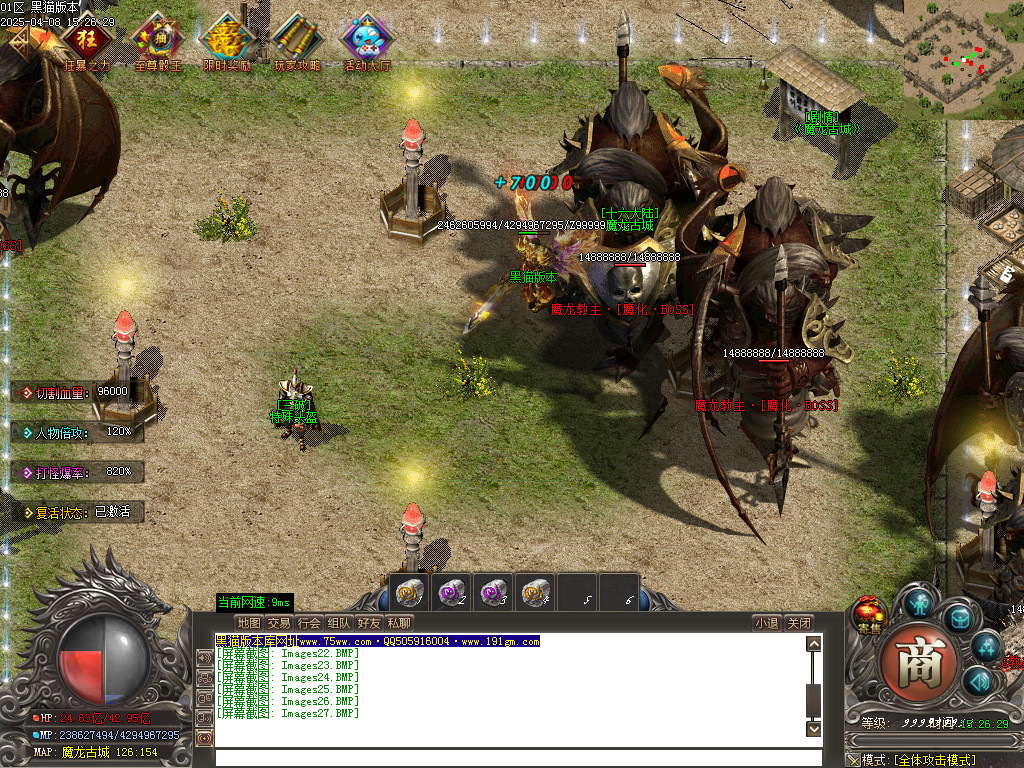Claim the 限时奖励 timed reward icon
Screen dimensions: 1024x768
227,41
